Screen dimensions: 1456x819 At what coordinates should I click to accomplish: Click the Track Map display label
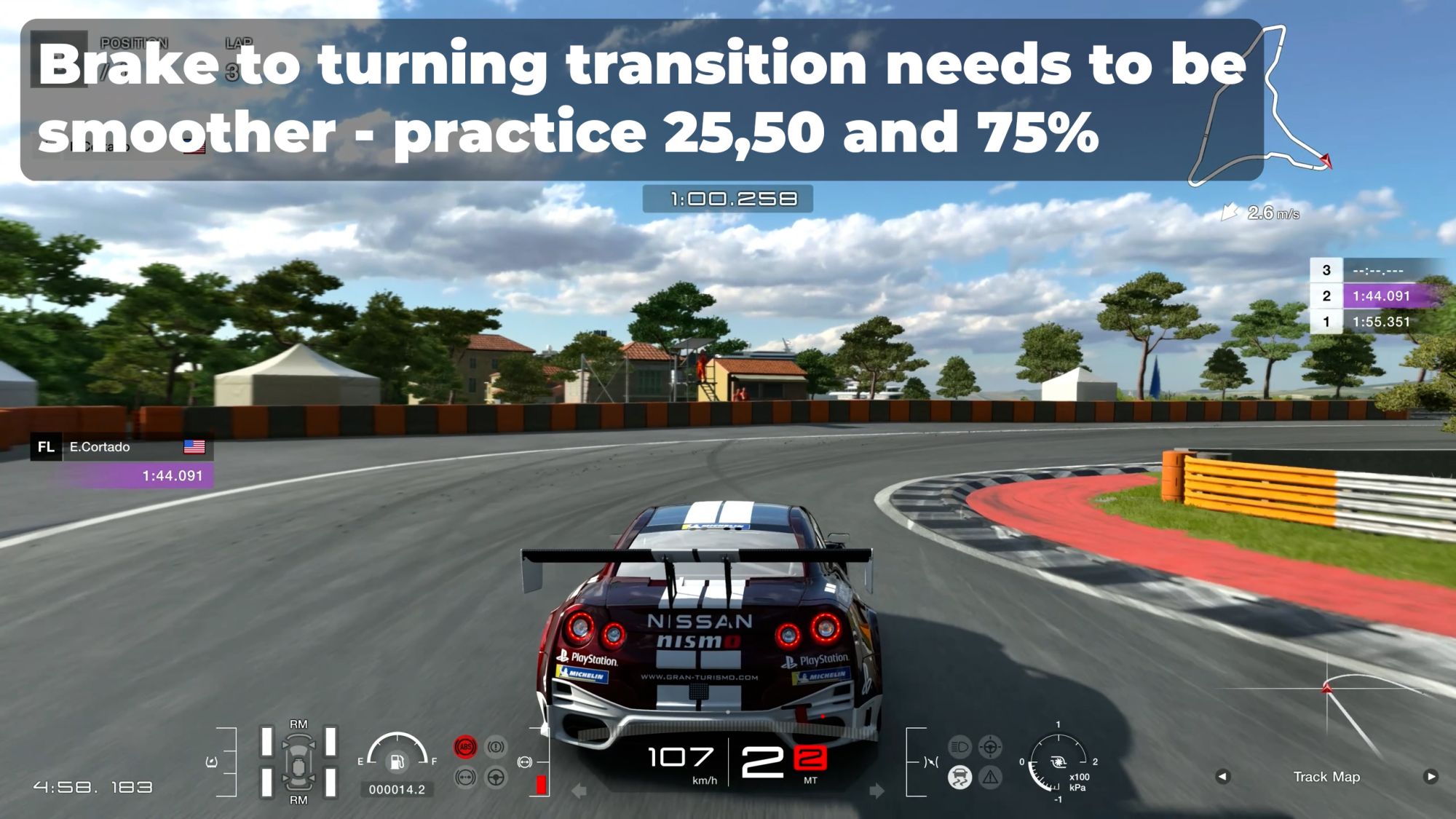(x=1326, y=777)
